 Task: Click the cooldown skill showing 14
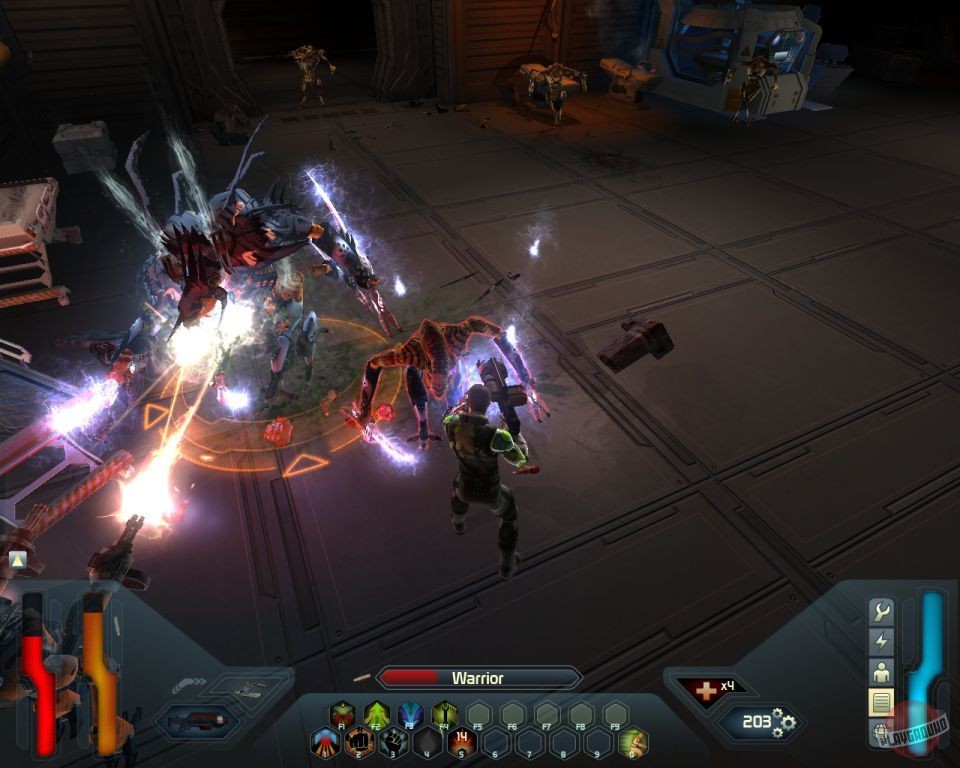pyautogui.click(x=462, y=742)
